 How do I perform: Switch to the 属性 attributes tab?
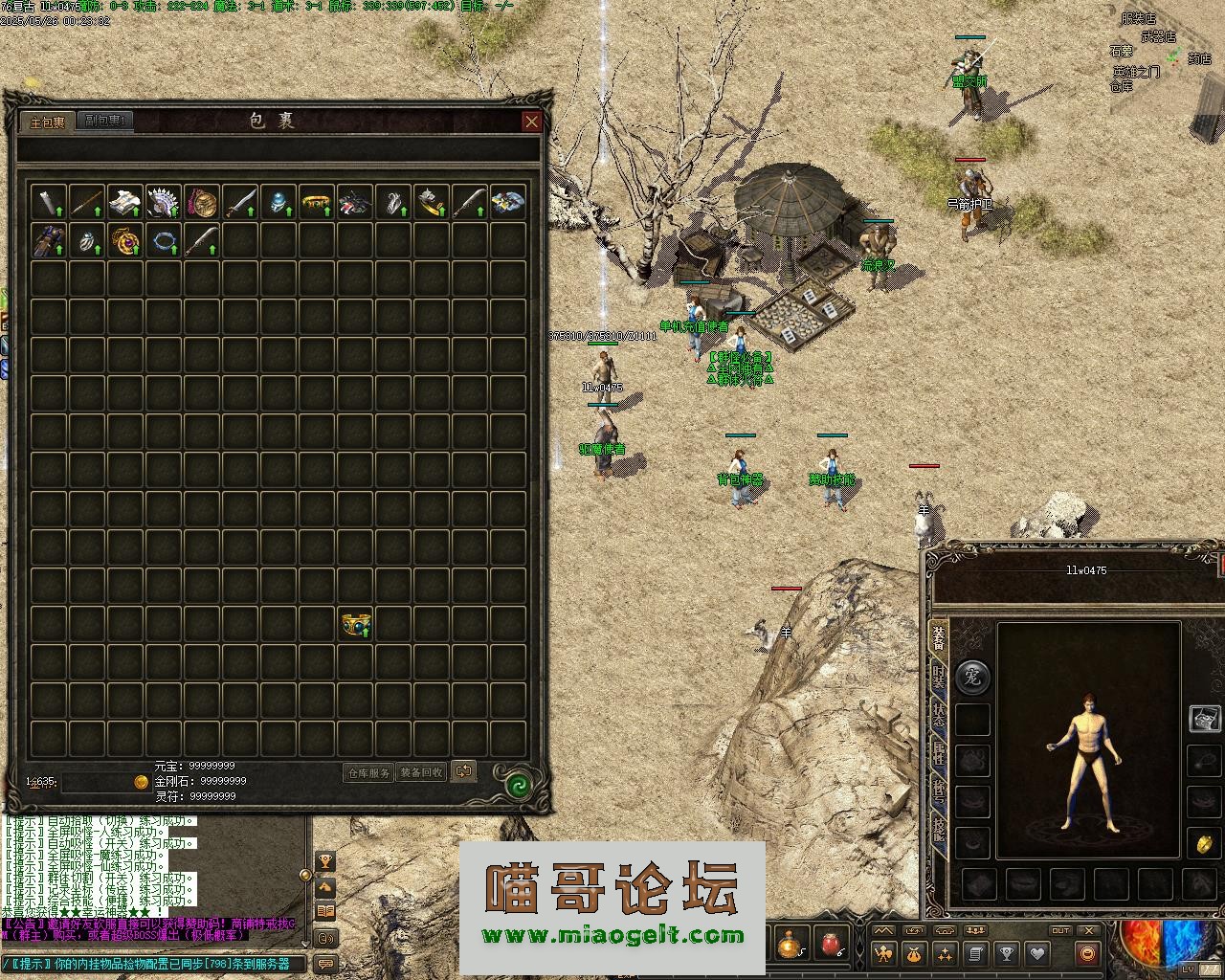(939, 756)
